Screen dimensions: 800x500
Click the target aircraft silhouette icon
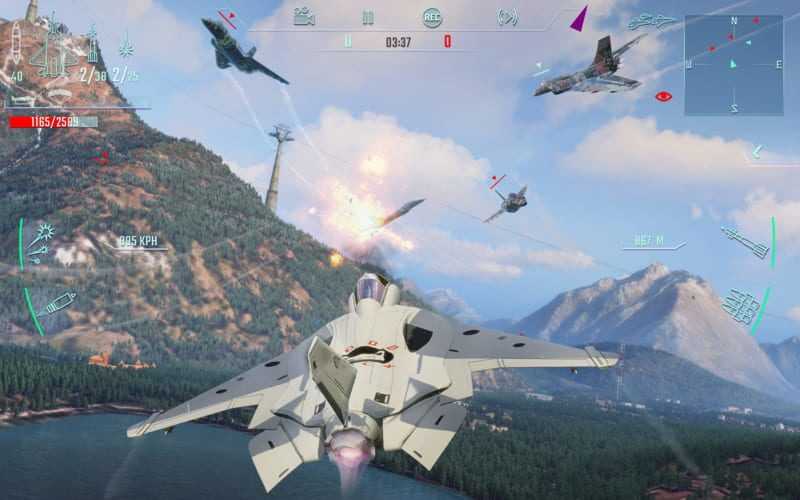[x=653, y=19]
